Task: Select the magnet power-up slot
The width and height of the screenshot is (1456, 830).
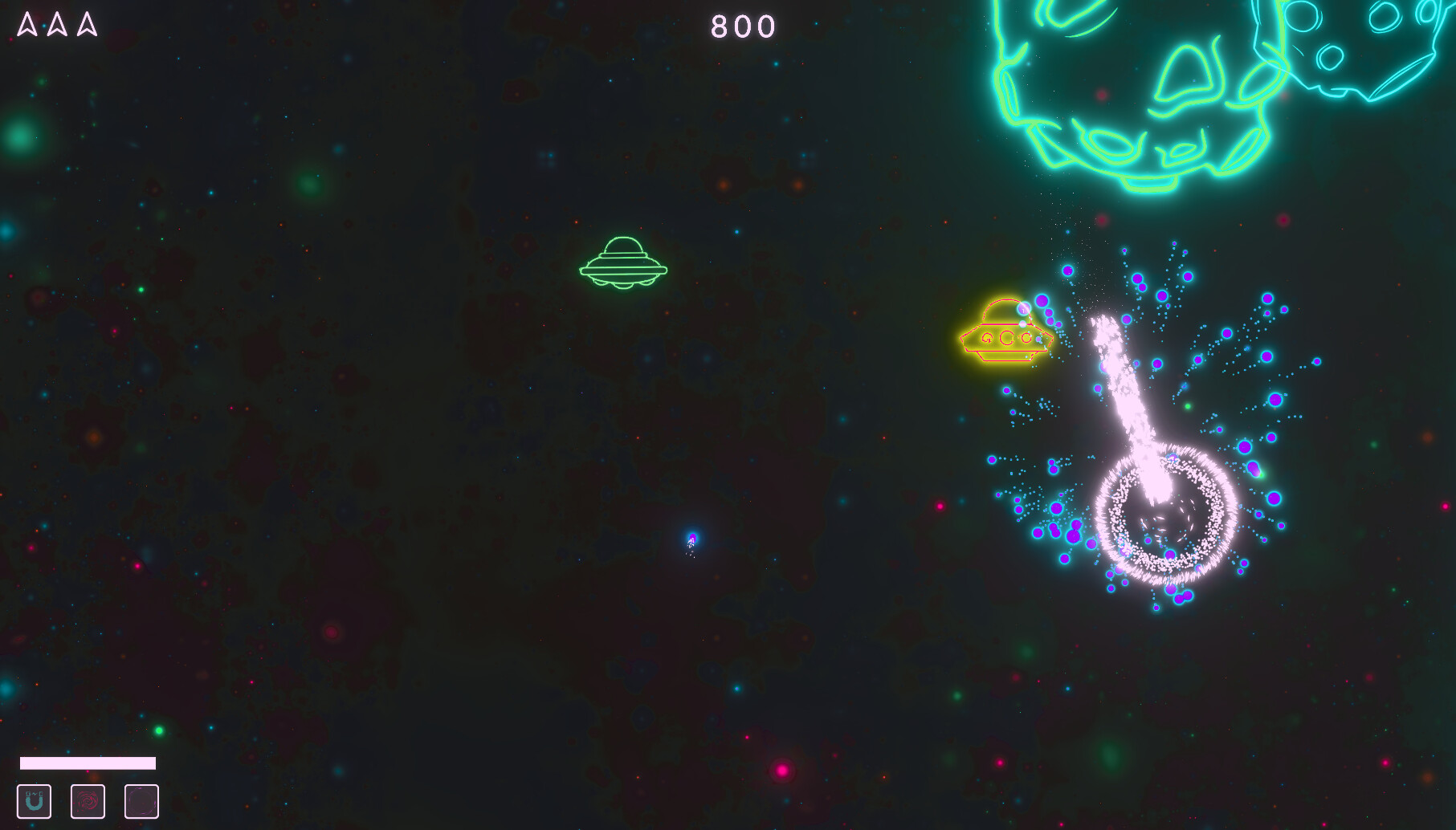Action: click(x=35, y=800)
